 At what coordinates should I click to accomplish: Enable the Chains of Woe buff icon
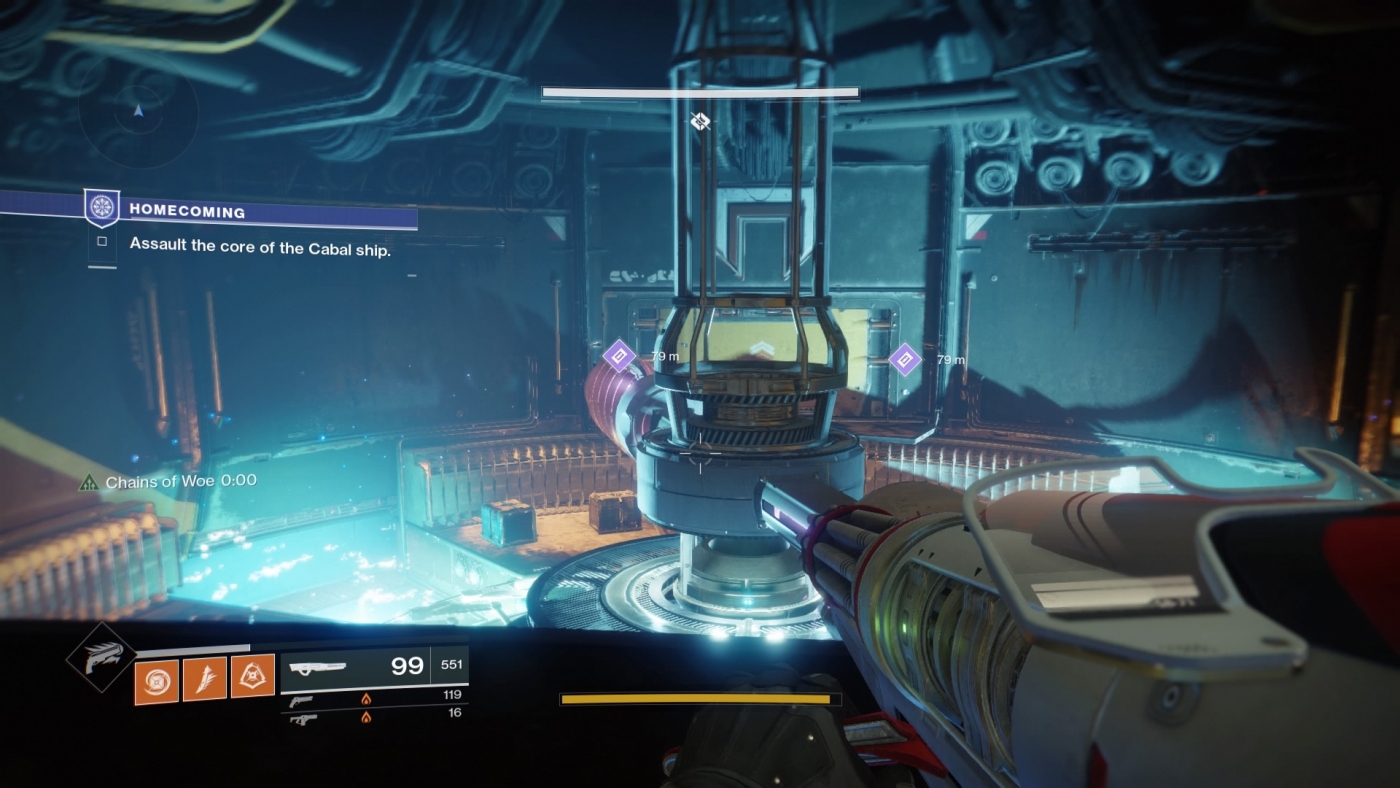pos(88,481)
